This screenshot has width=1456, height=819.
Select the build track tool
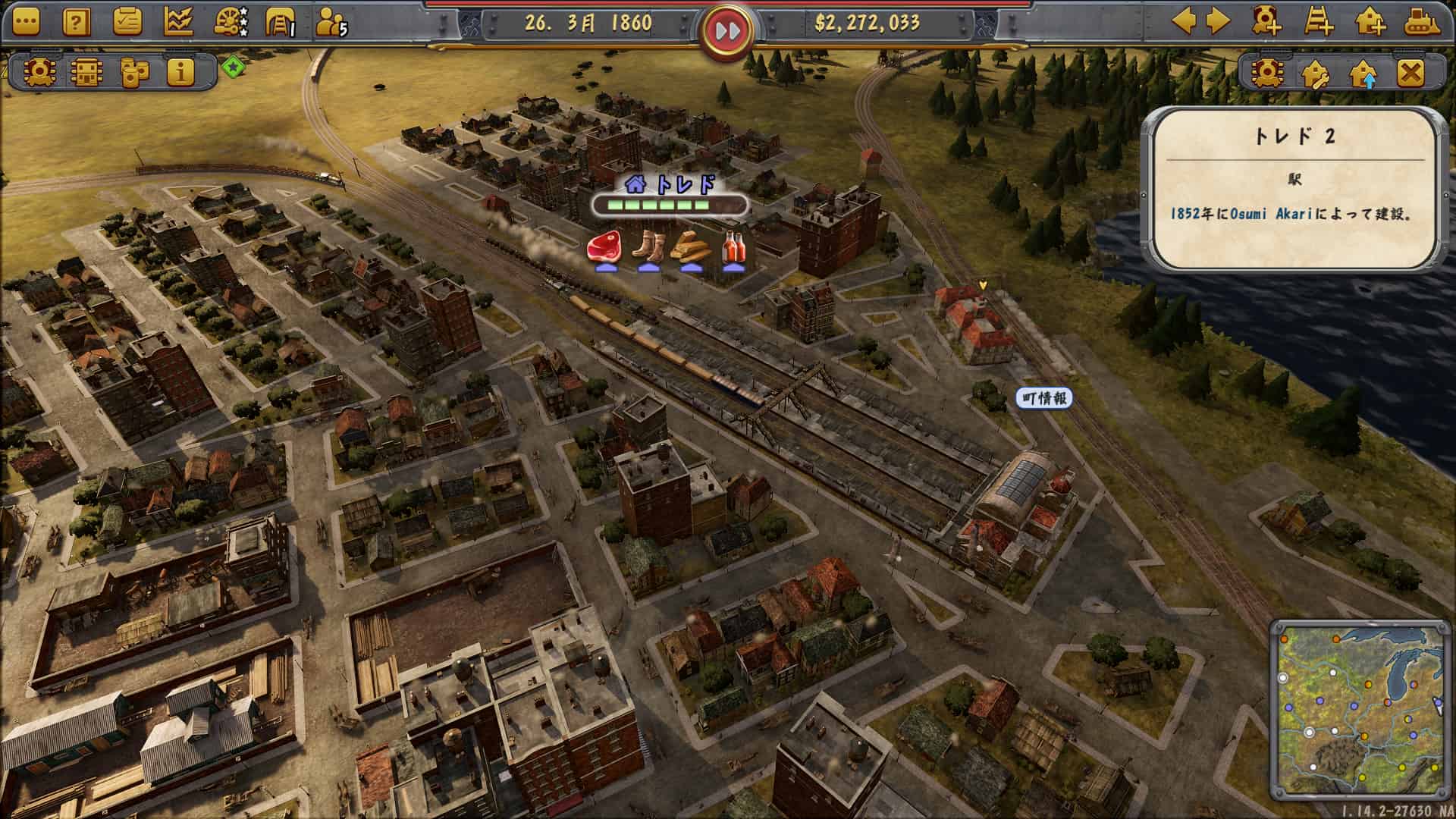pyautogui.click(x=1319, y=21)
